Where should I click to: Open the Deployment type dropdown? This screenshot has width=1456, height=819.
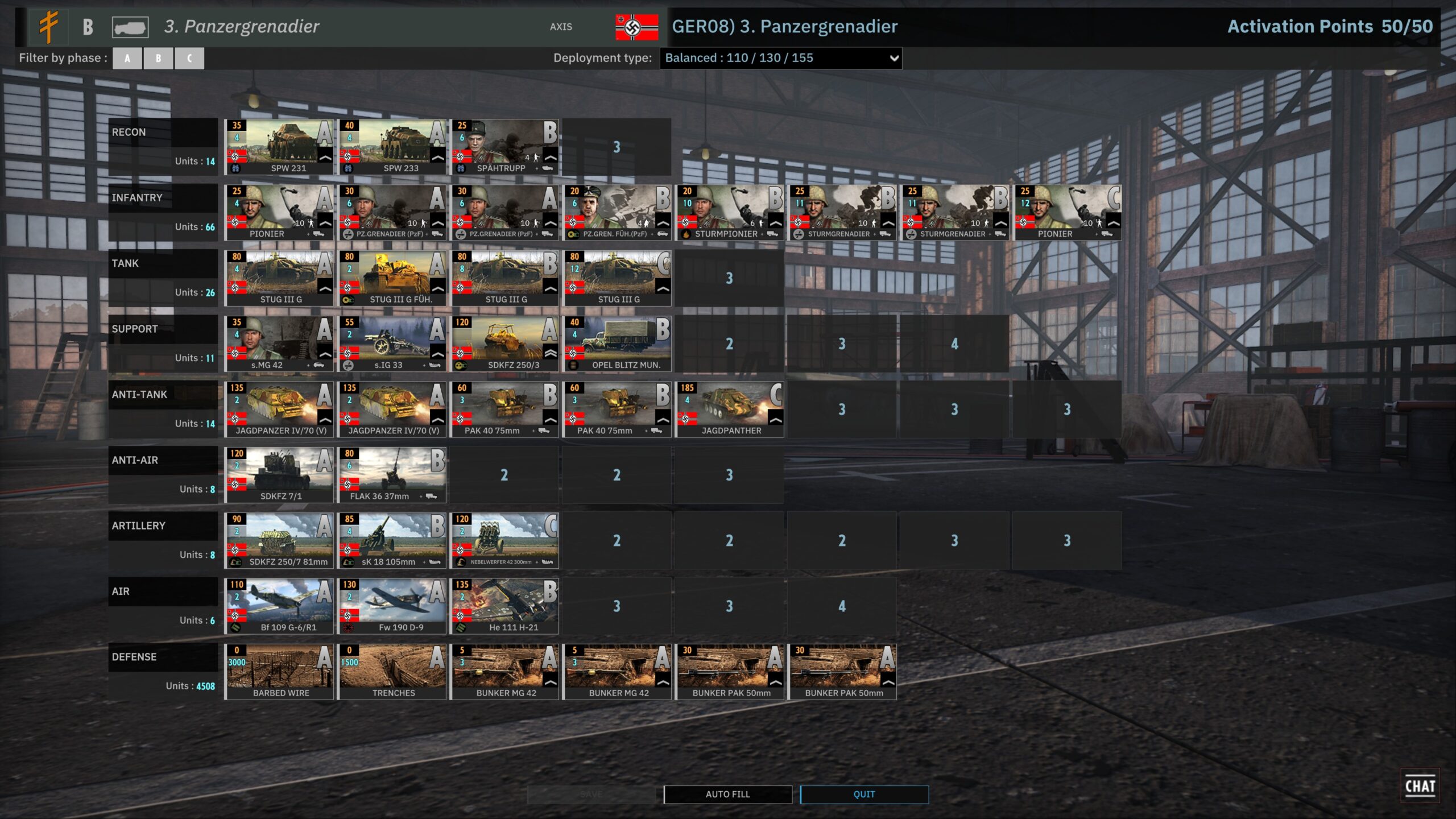click(x=780, y=58)
